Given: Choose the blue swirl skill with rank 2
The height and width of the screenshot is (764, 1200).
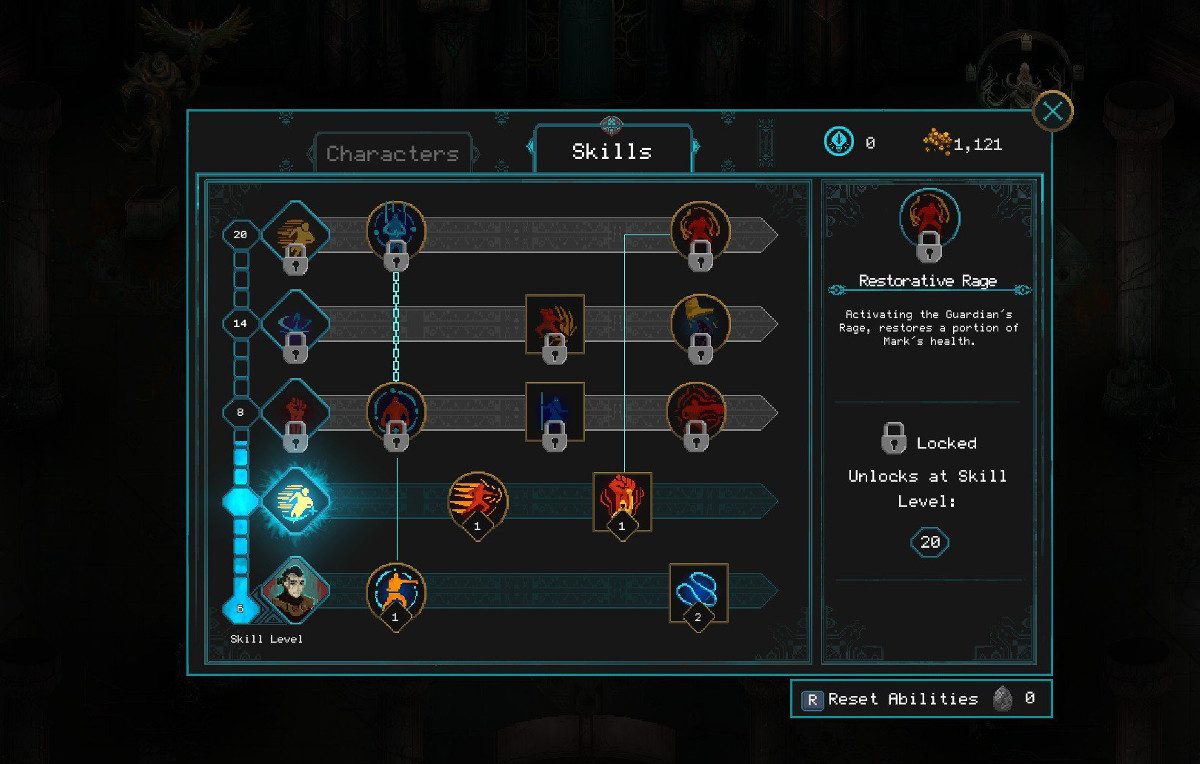Looking at the screenshot, I should point(698,592).
